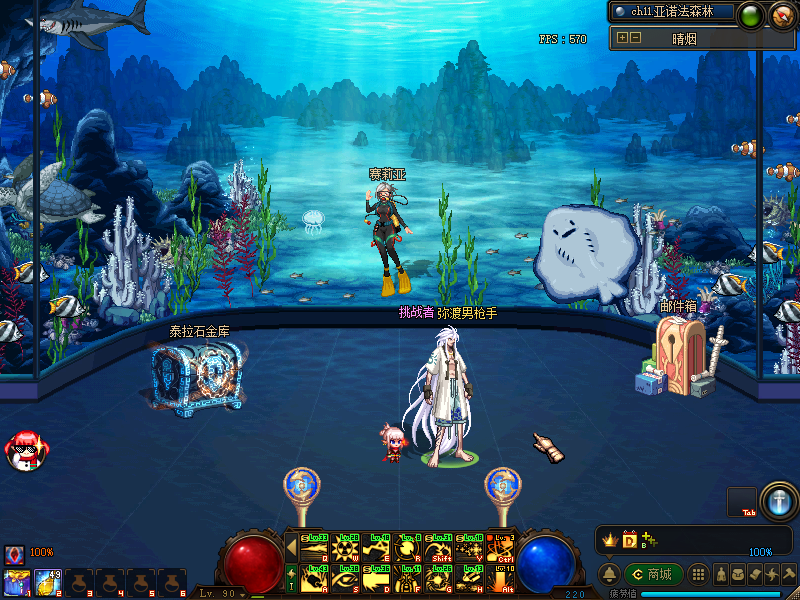Click the glowing sword icon above Tab slot
The image size is (800, 600).
point(776,500)
